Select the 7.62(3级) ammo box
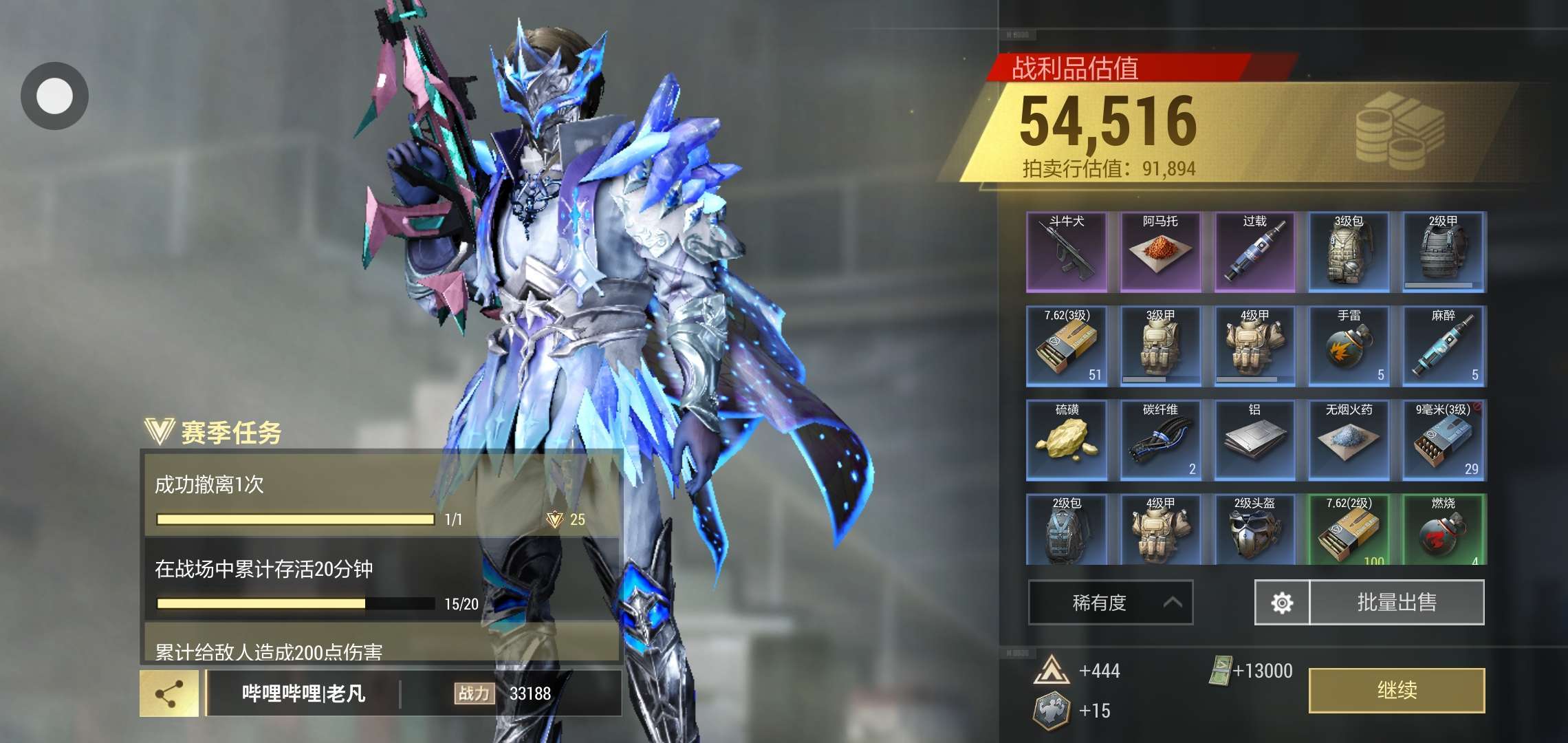Screen dimensions: 1568x743 coord(1067,346)
